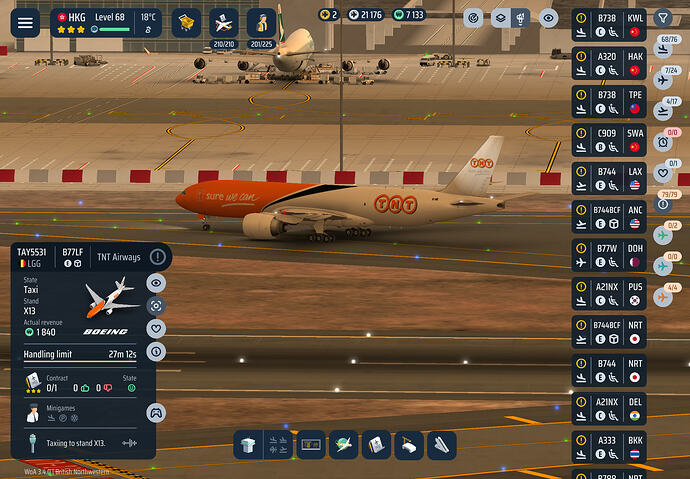
Task: Select the B744 flight to LAX
Action: coord(608,179)
